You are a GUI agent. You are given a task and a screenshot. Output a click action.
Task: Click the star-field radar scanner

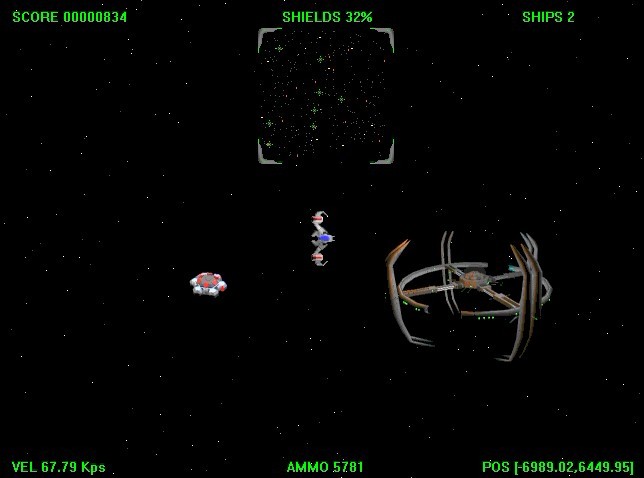pos(326,96)
